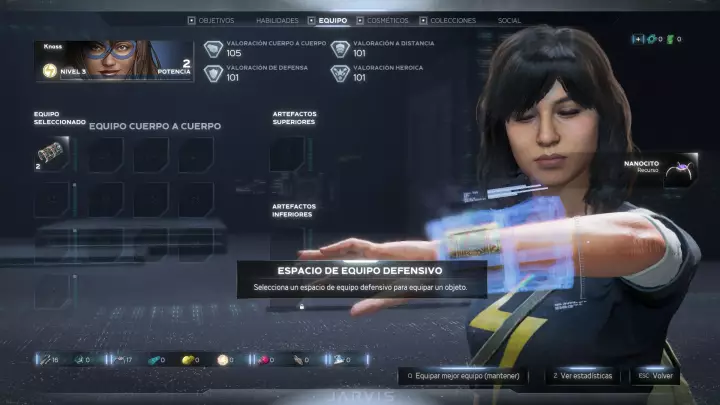Go back with the Volver button
720x405 pixels.
656,376
